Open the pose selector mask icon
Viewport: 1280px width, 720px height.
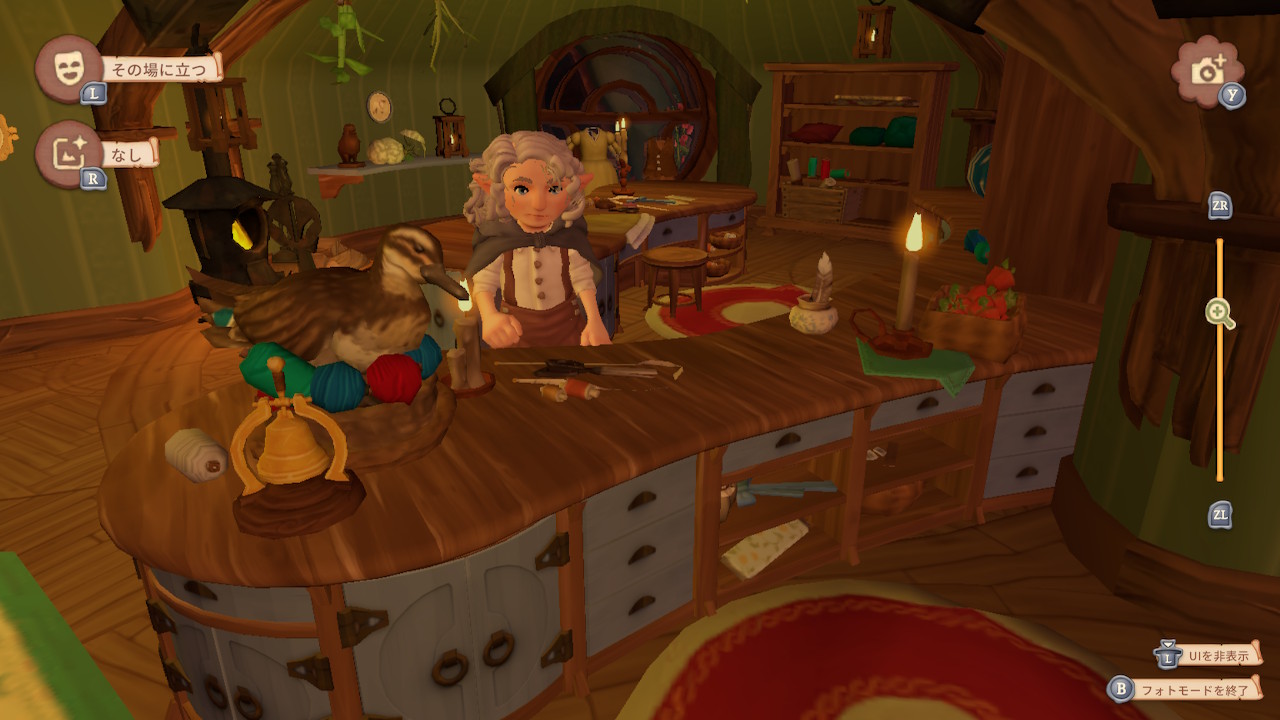pyautogui.click(x=69, y=68)
